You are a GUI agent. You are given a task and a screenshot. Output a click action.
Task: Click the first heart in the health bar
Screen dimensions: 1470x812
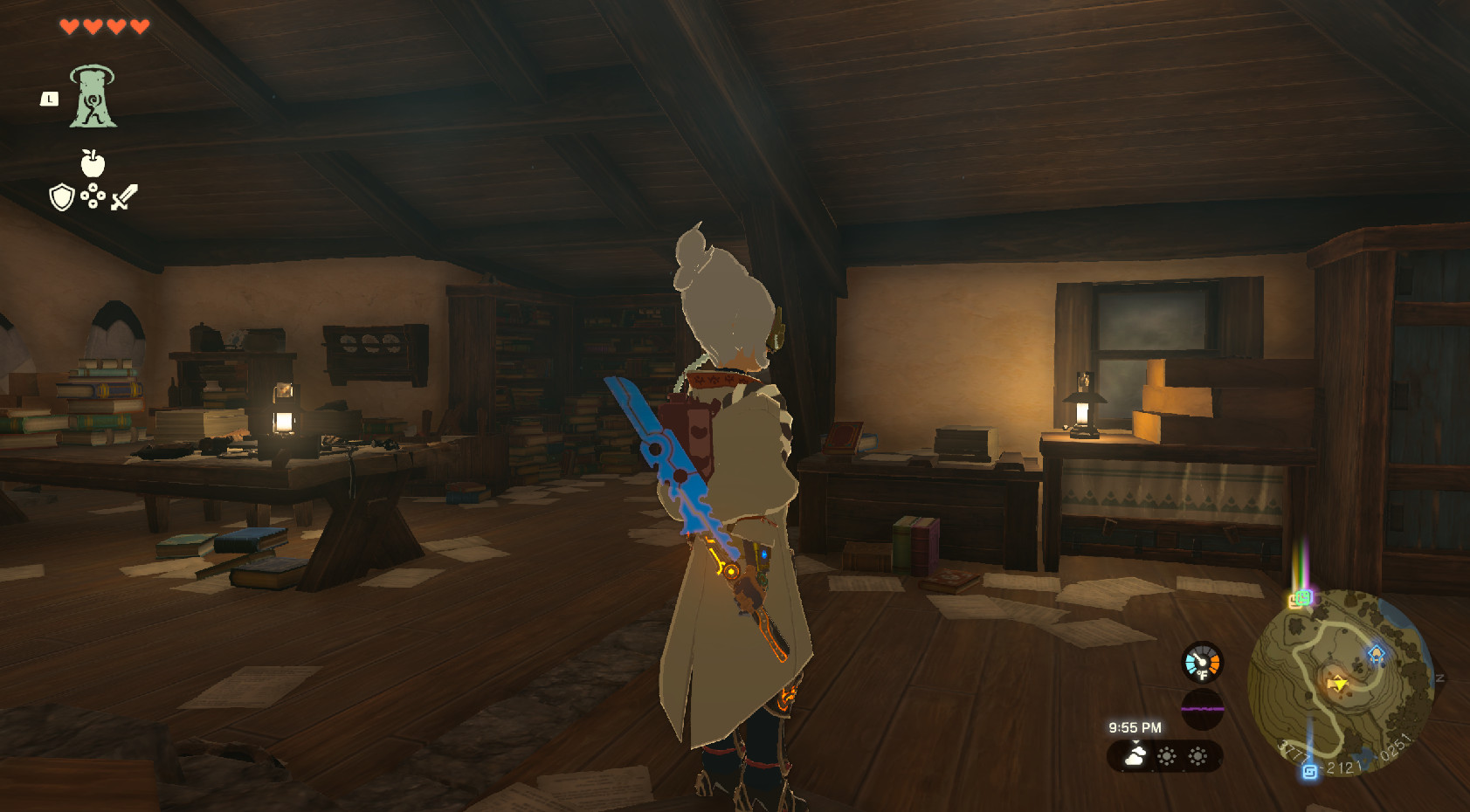(x=69, y=26)
